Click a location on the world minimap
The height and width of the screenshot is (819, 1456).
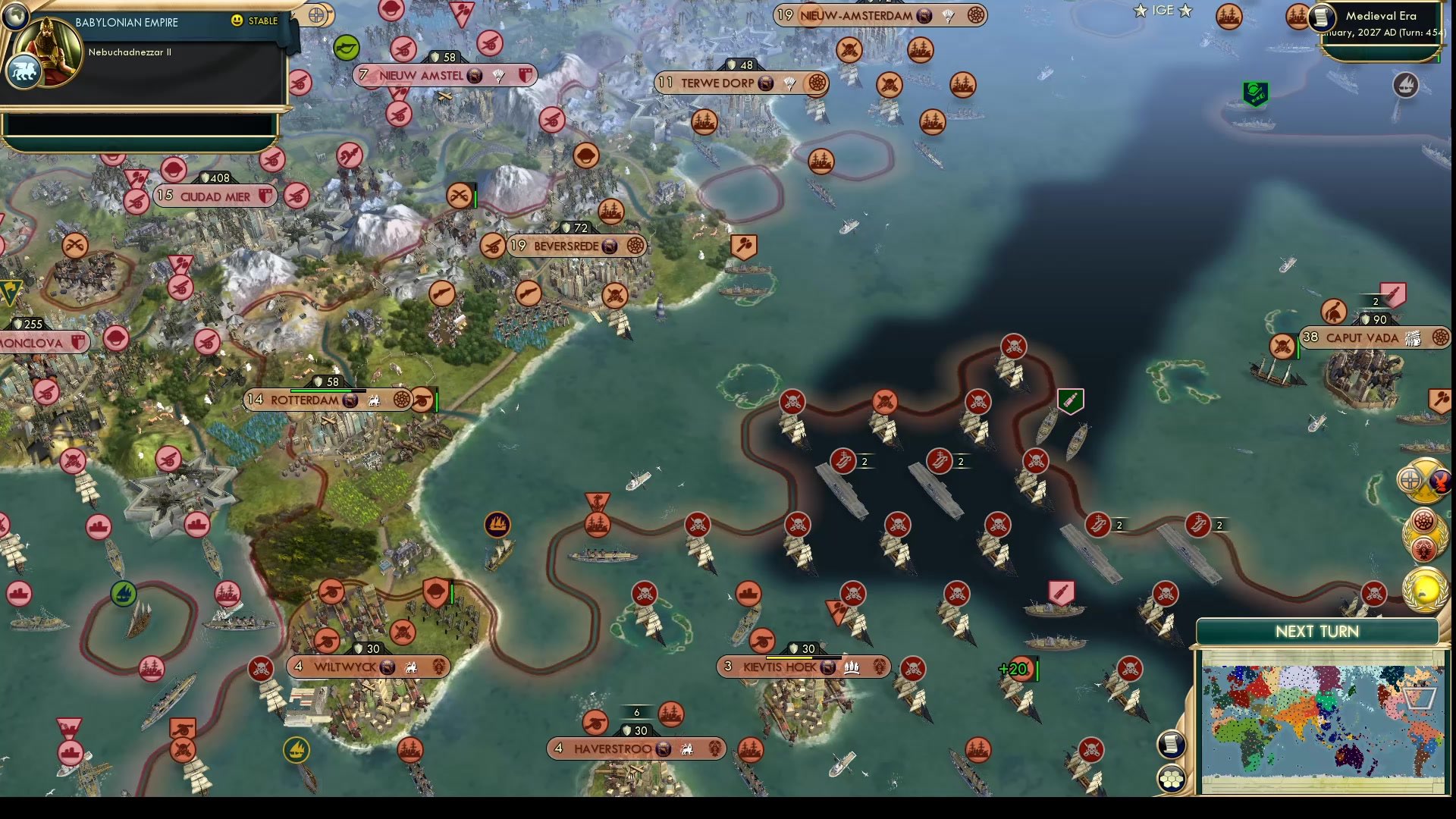pos(1319,720)
